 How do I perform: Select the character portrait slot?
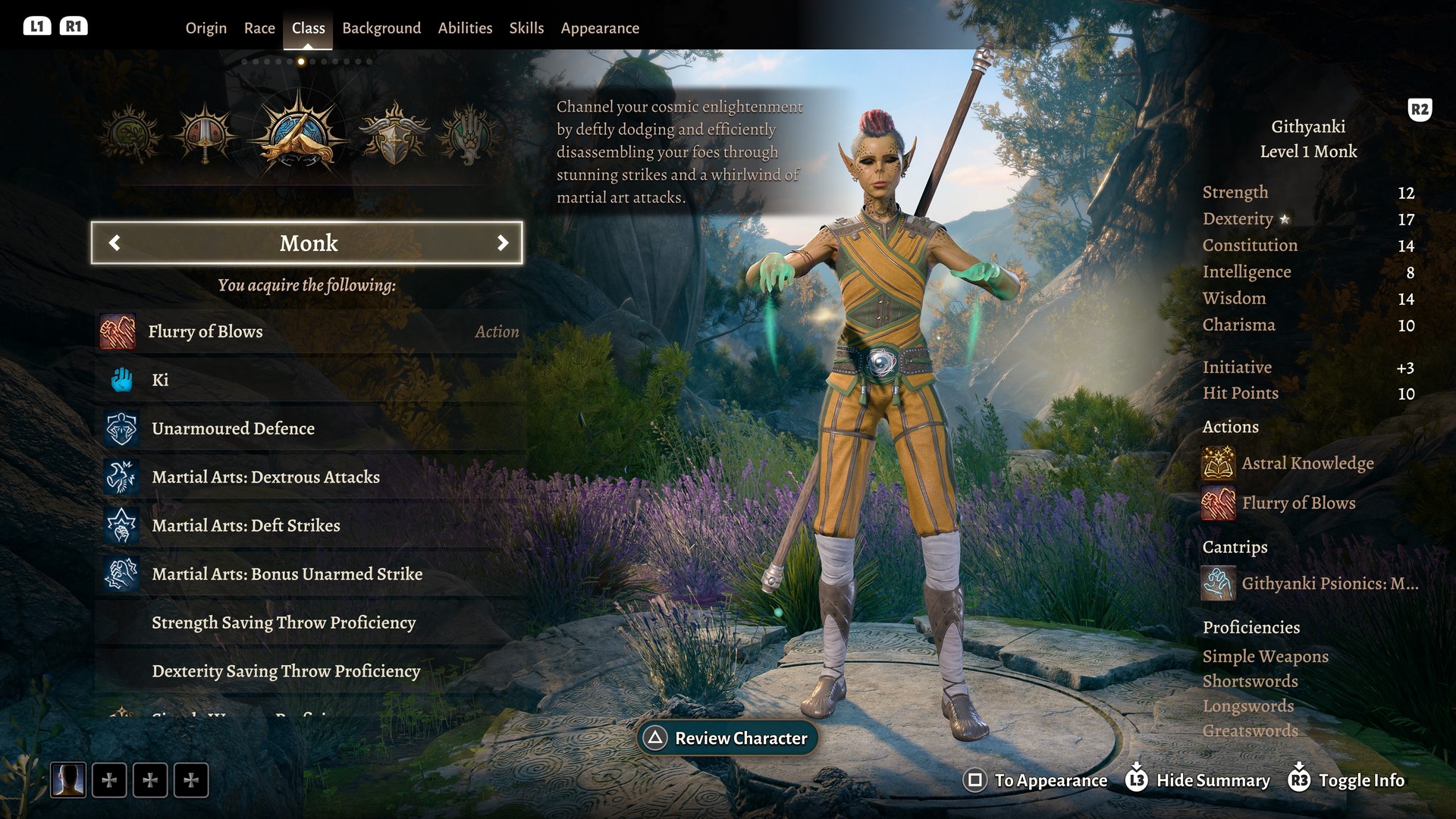[x=68, y=780]
